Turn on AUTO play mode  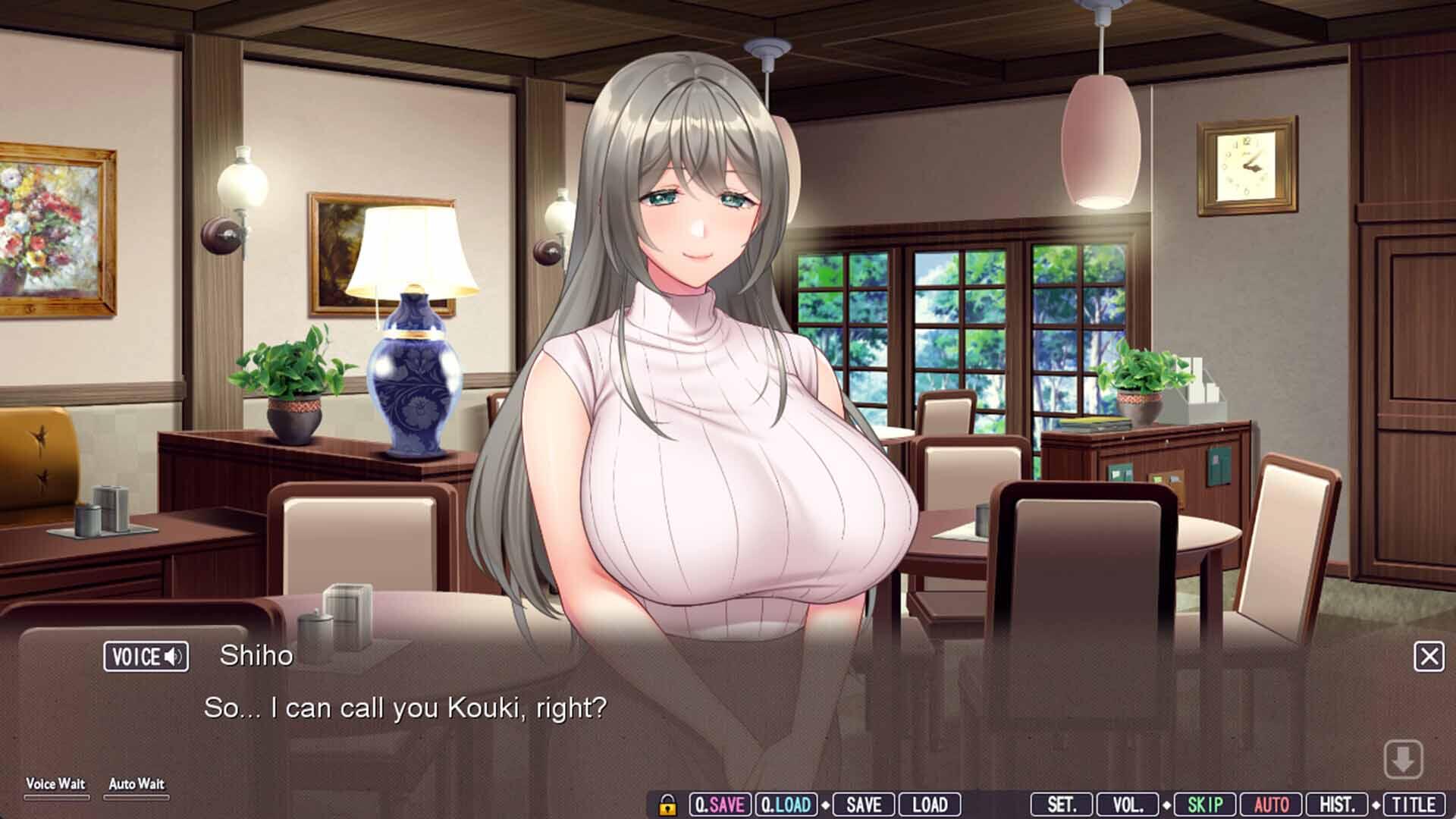(x=1271, y=805)
